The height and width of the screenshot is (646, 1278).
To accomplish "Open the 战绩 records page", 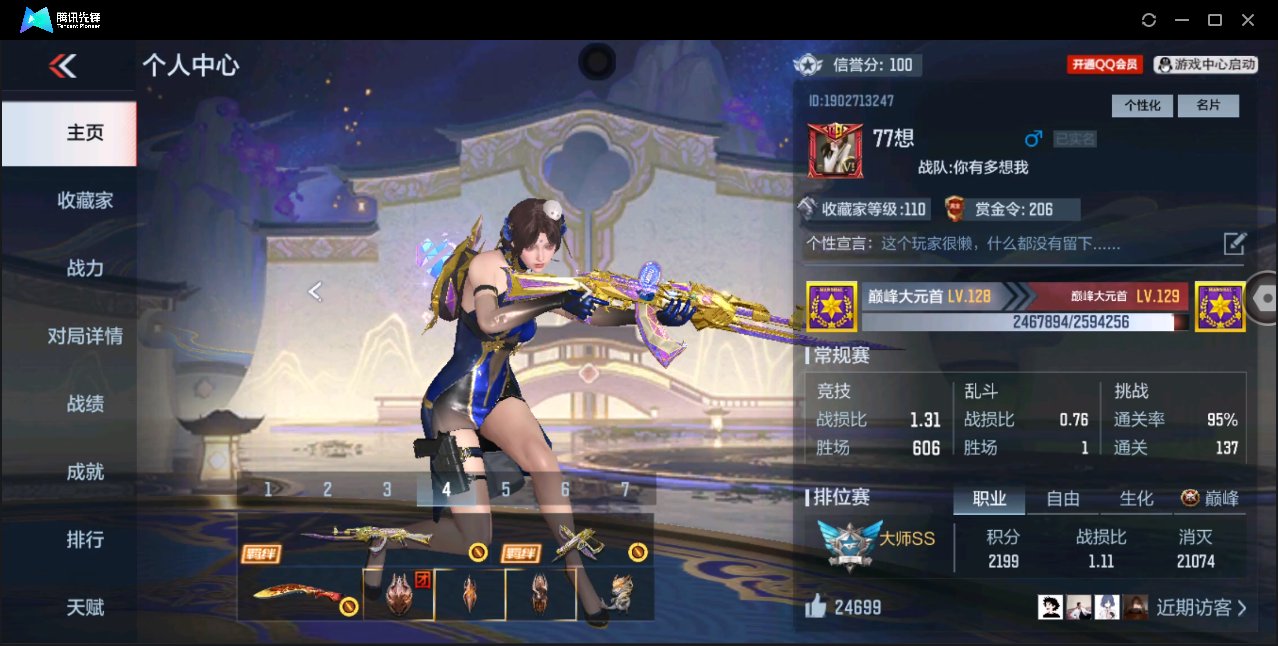I will [x=85, y=404].
